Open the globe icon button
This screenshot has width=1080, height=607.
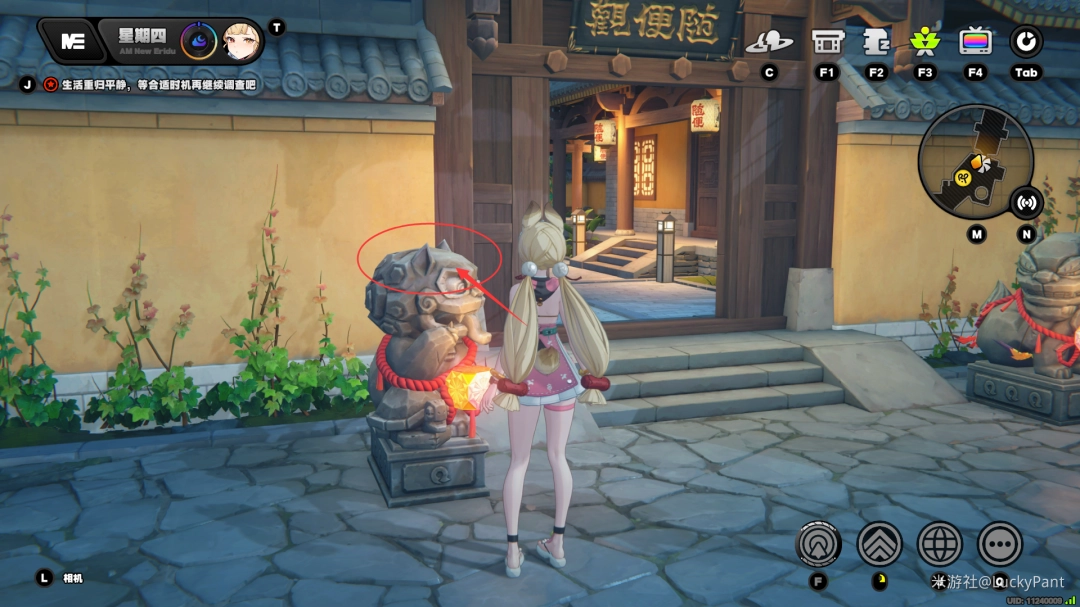pos(940,544)
